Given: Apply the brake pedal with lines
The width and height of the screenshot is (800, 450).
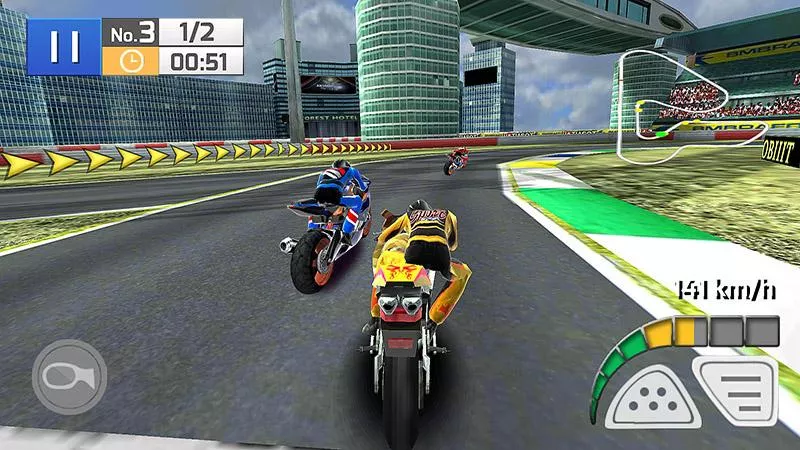Looking at the screenshot, I should 738,392.
